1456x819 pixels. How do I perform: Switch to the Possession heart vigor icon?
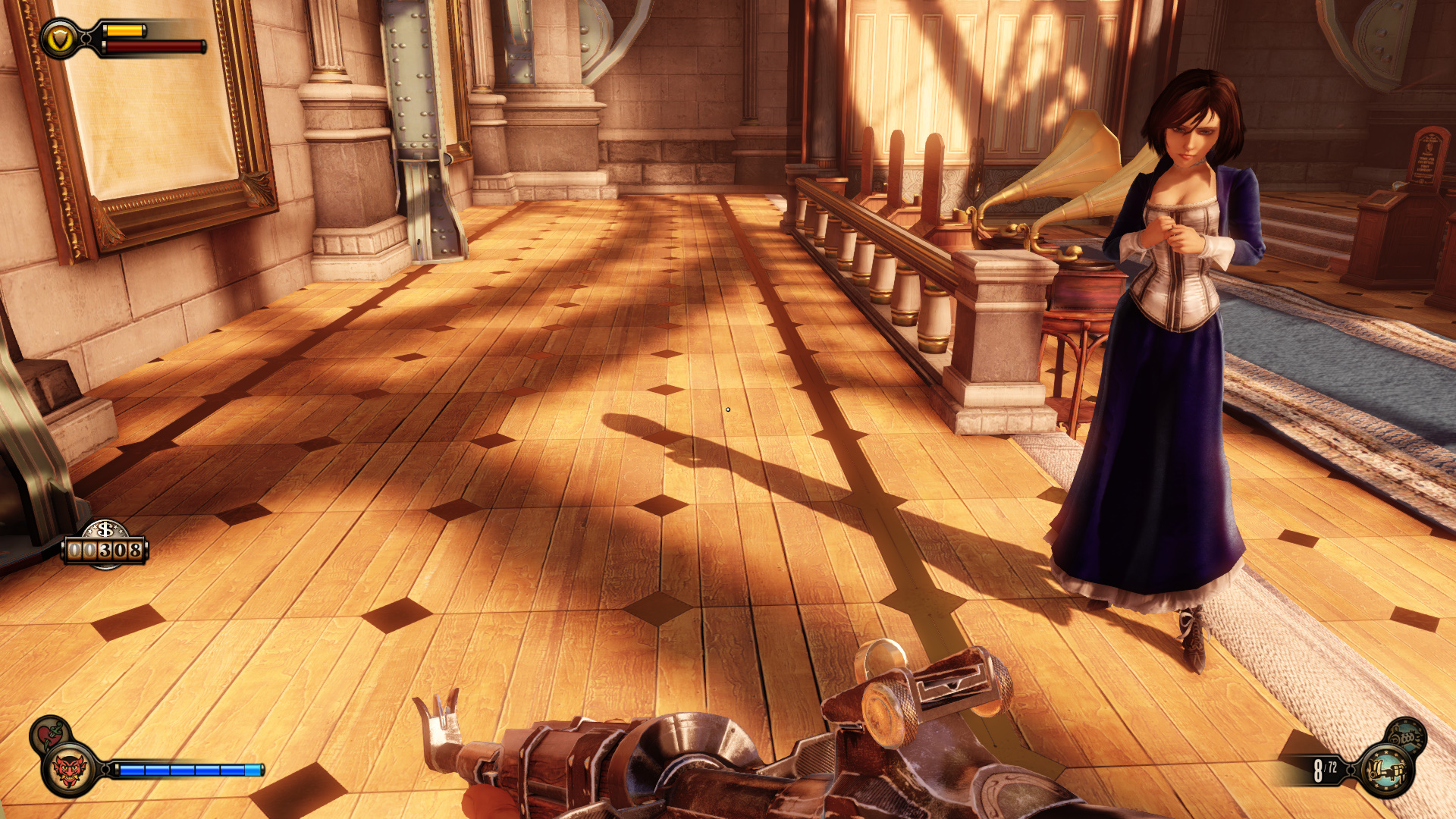49,733
